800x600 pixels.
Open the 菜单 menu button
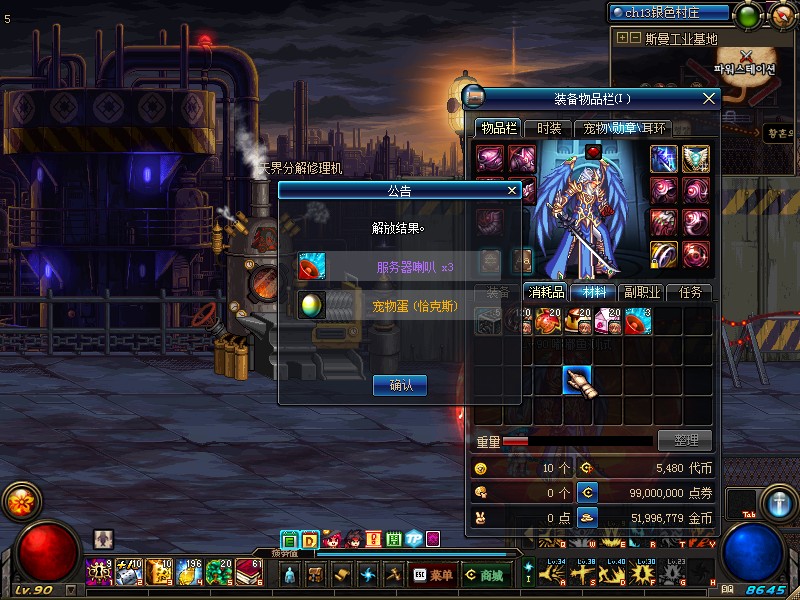point(430,575)
